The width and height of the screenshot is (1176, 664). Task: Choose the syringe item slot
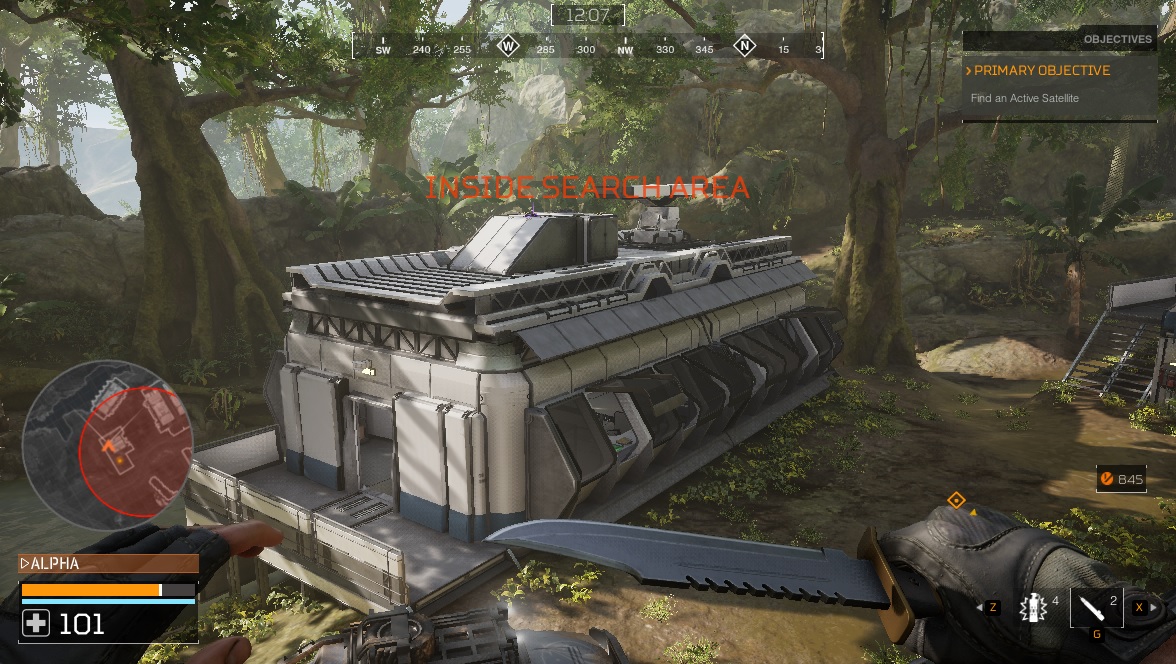1096,607
